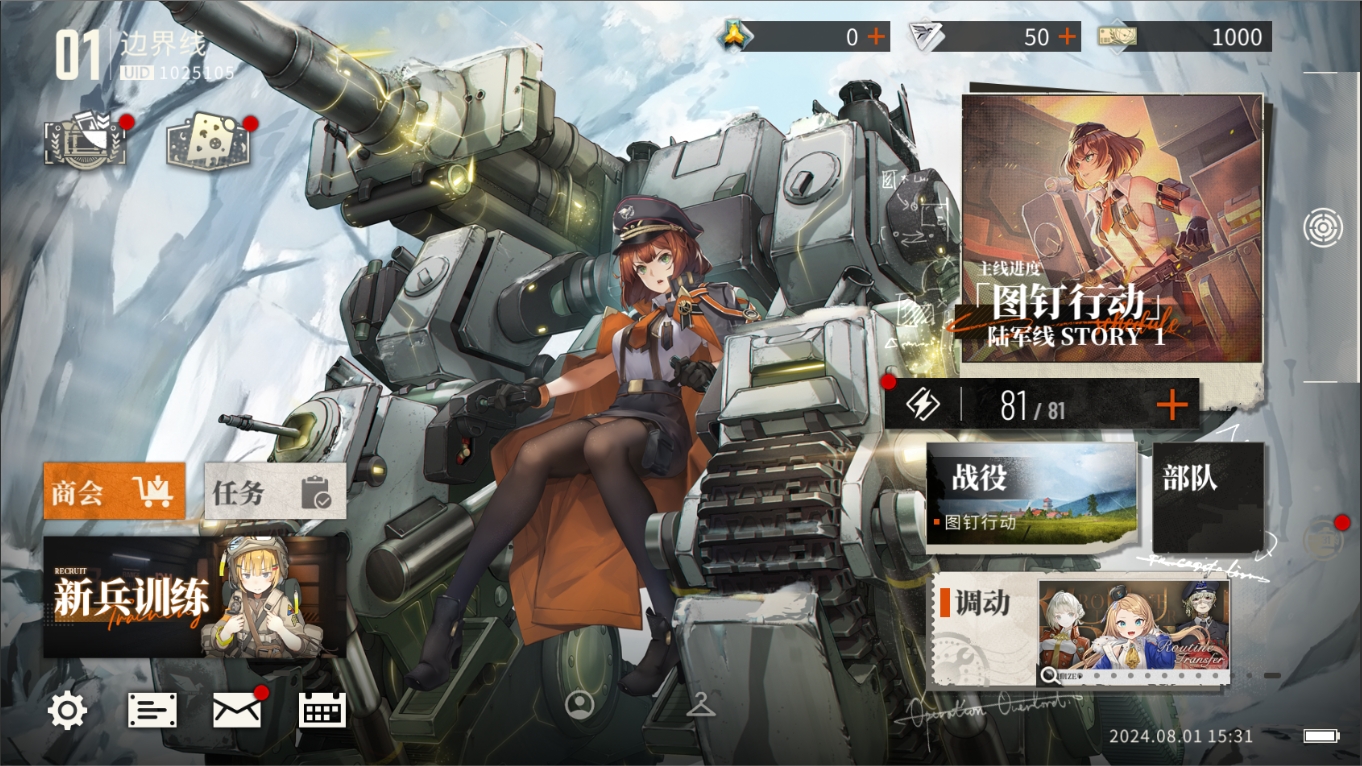Viewport: 1362px width, 766px height.
Task: Open the medal badge icon
Action: tap(85, 143)
